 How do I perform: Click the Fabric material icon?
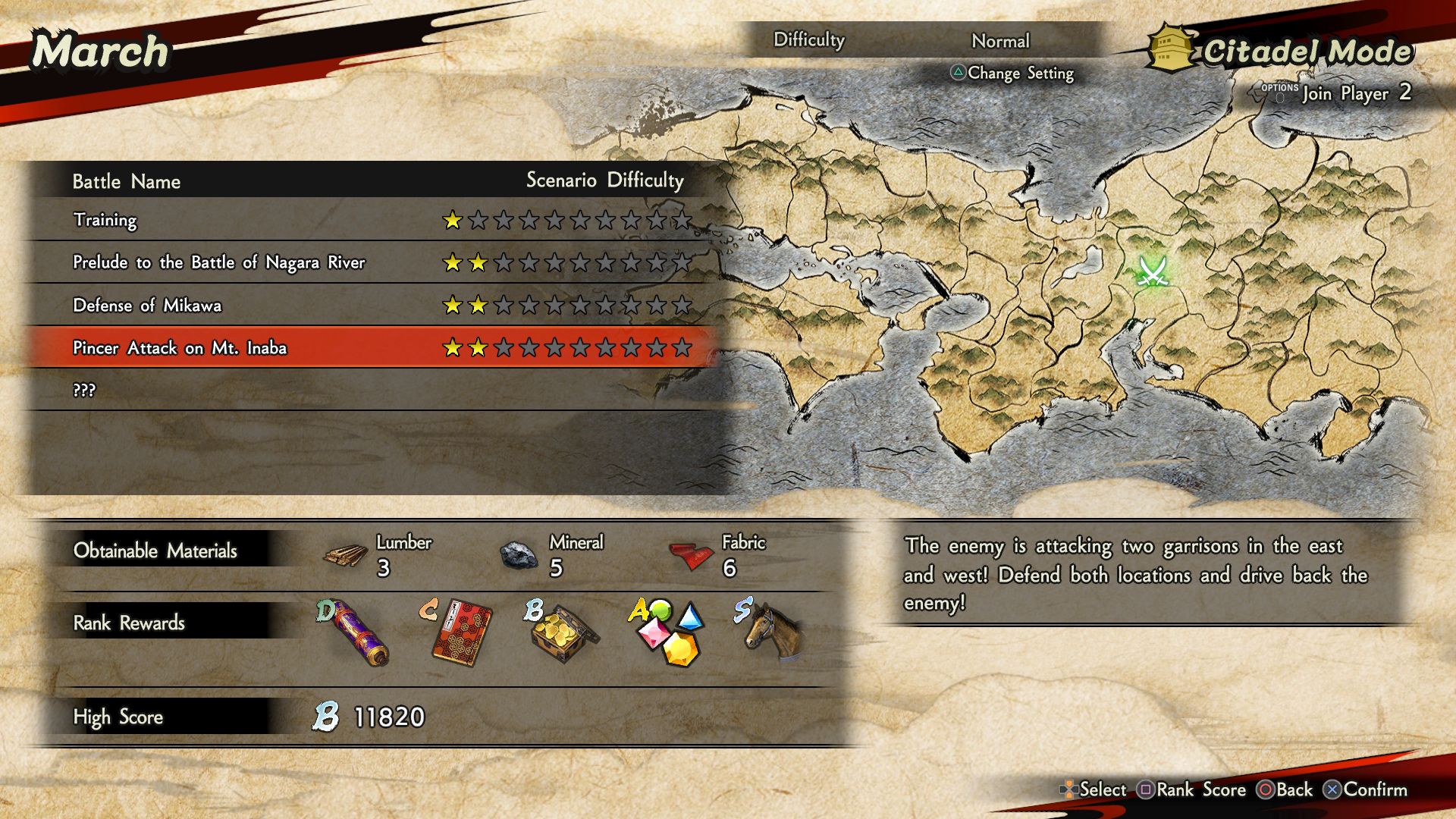tap(691, 556)
